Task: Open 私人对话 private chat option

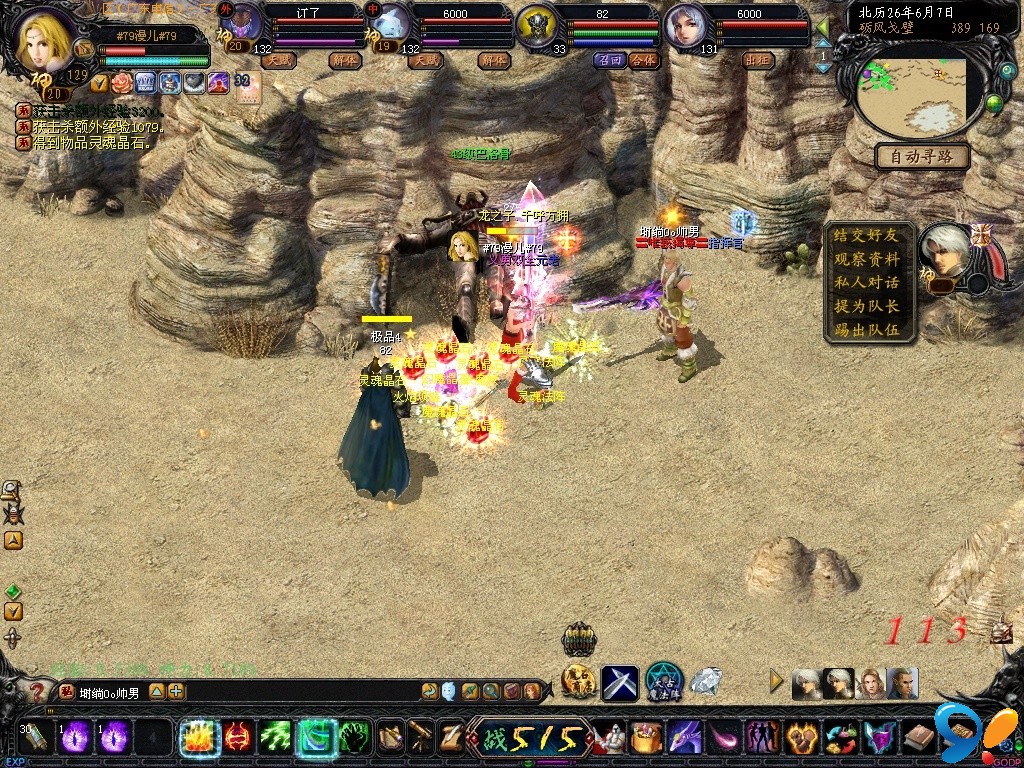Action: (866, 282)
